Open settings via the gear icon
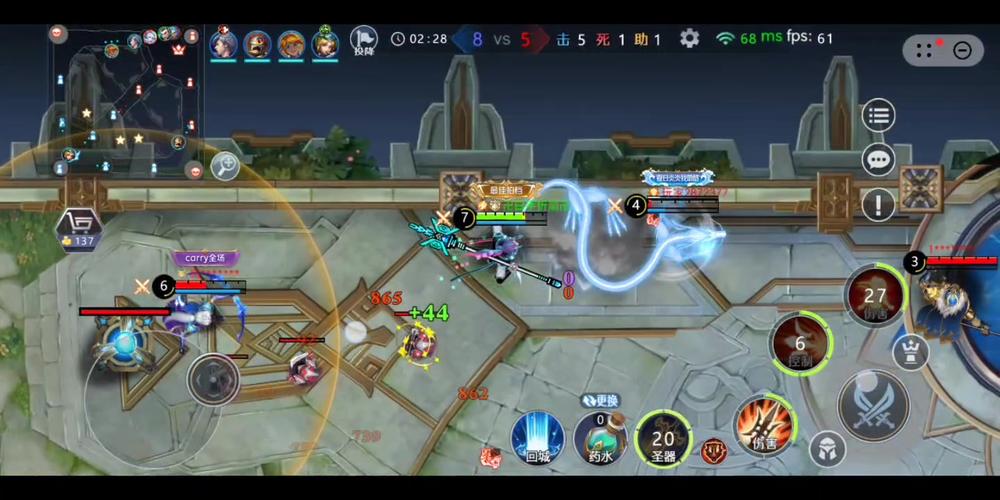The image size is (1000, 500). click(x=689, y=39)
